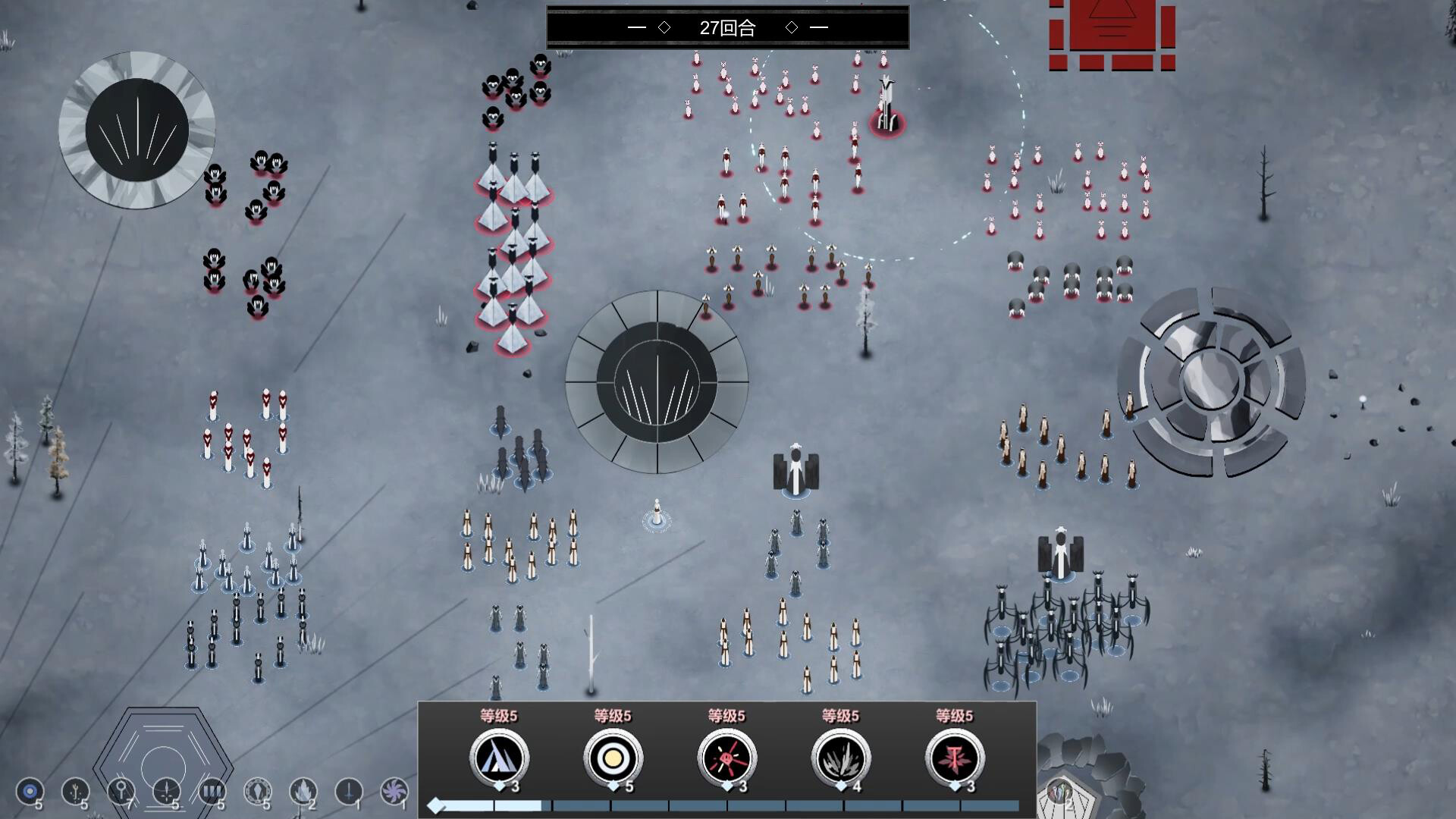Viewport: 1456px width, 819px height.
Task: Choose the key-shaped buff icon
Action: 121,792
